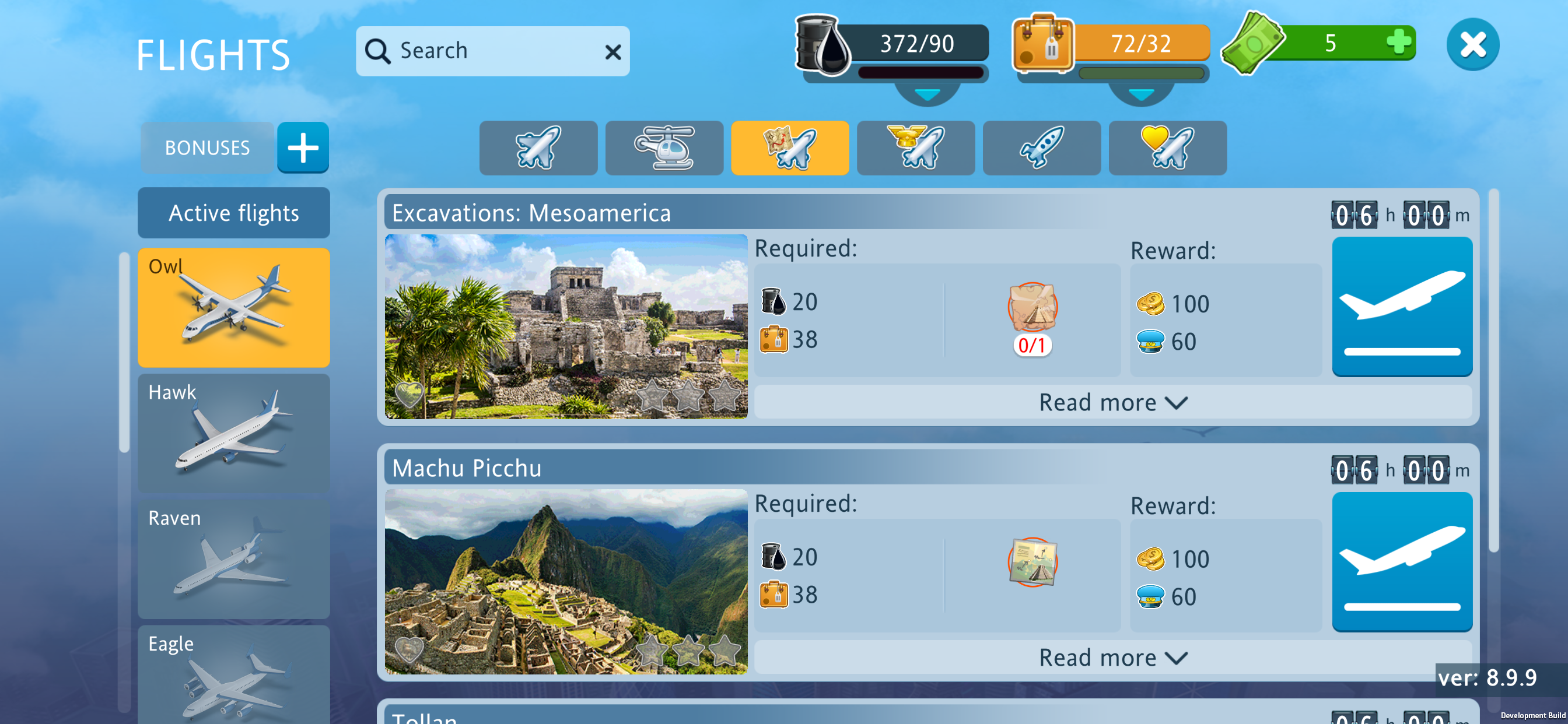Show Active flights list

coord(234,213)
